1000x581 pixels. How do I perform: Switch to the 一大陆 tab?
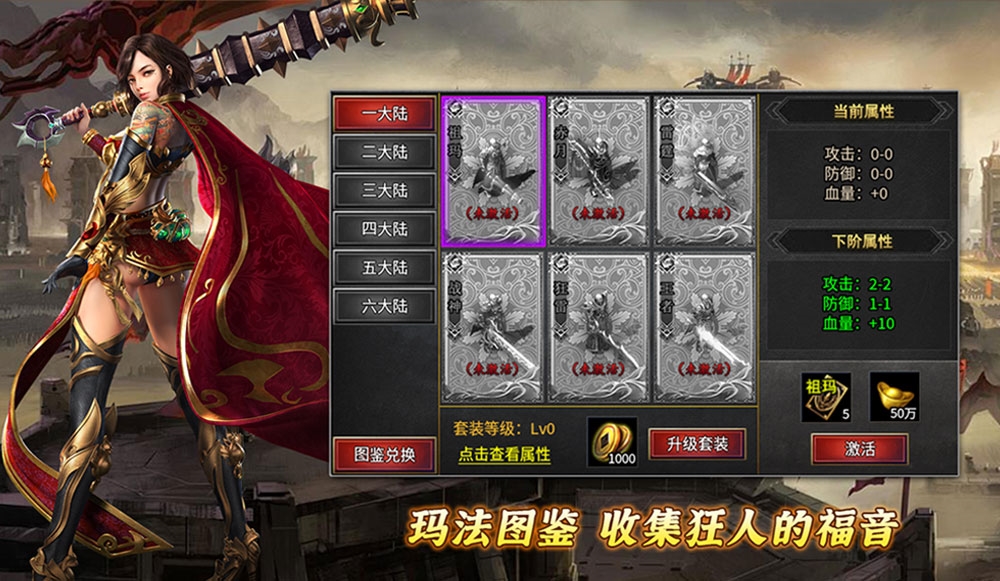[385, 113]
